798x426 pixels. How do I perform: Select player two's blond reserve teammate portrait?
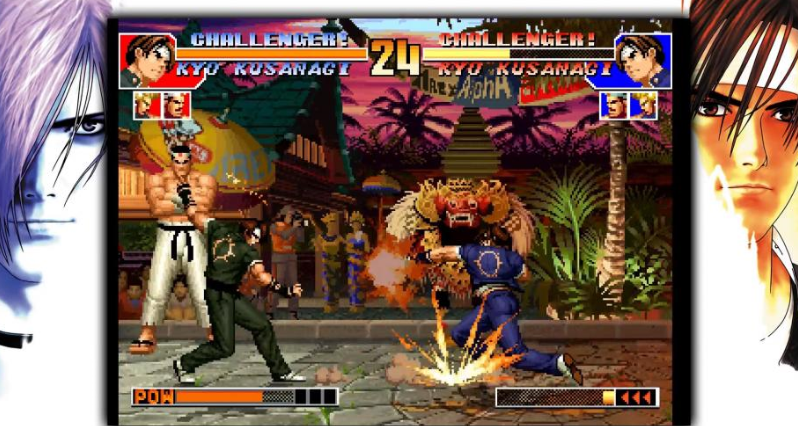tap(643, 104)
